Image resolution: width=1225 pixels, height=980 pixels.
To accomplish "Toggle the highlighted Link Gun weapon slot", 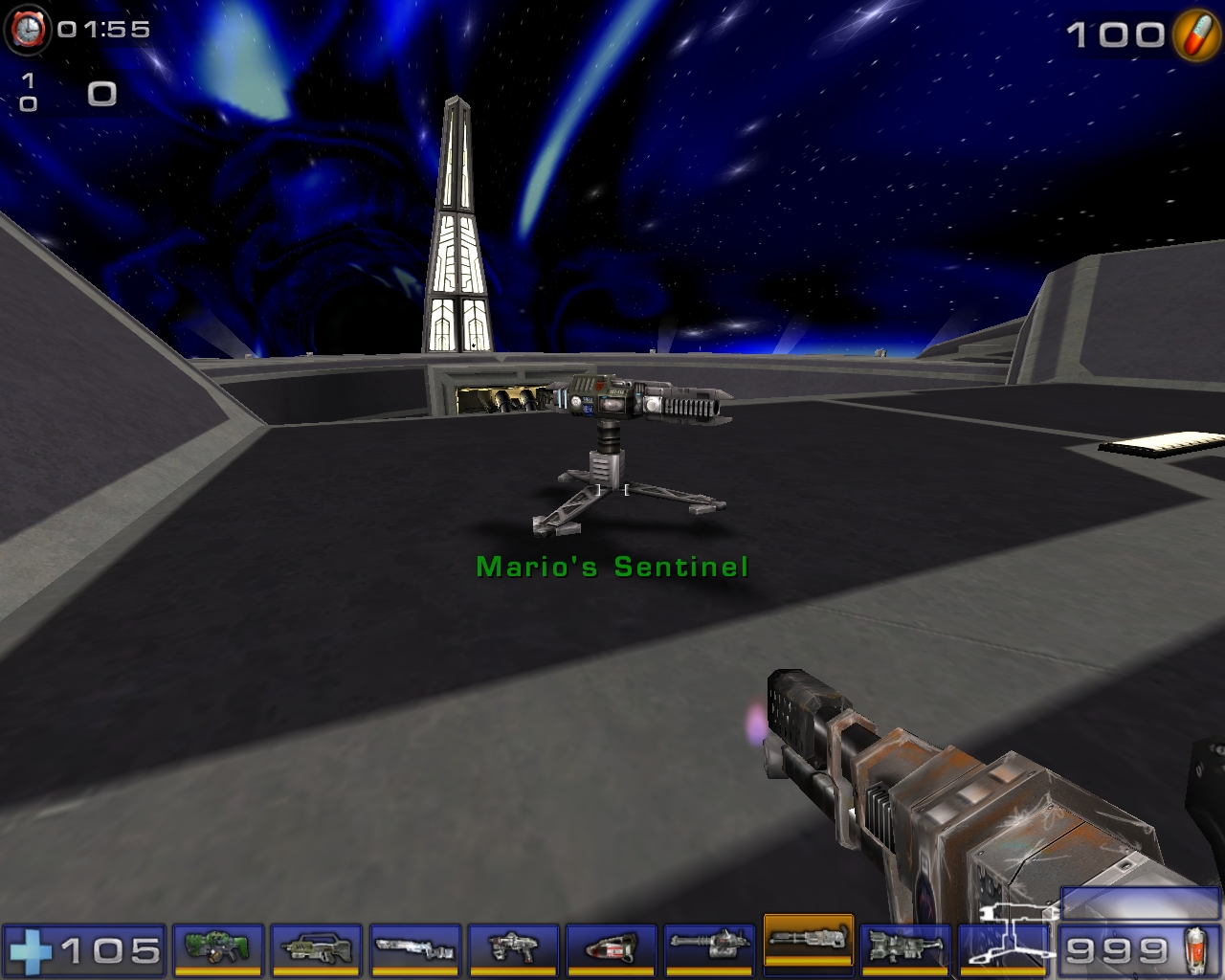I will pos(809,951).
